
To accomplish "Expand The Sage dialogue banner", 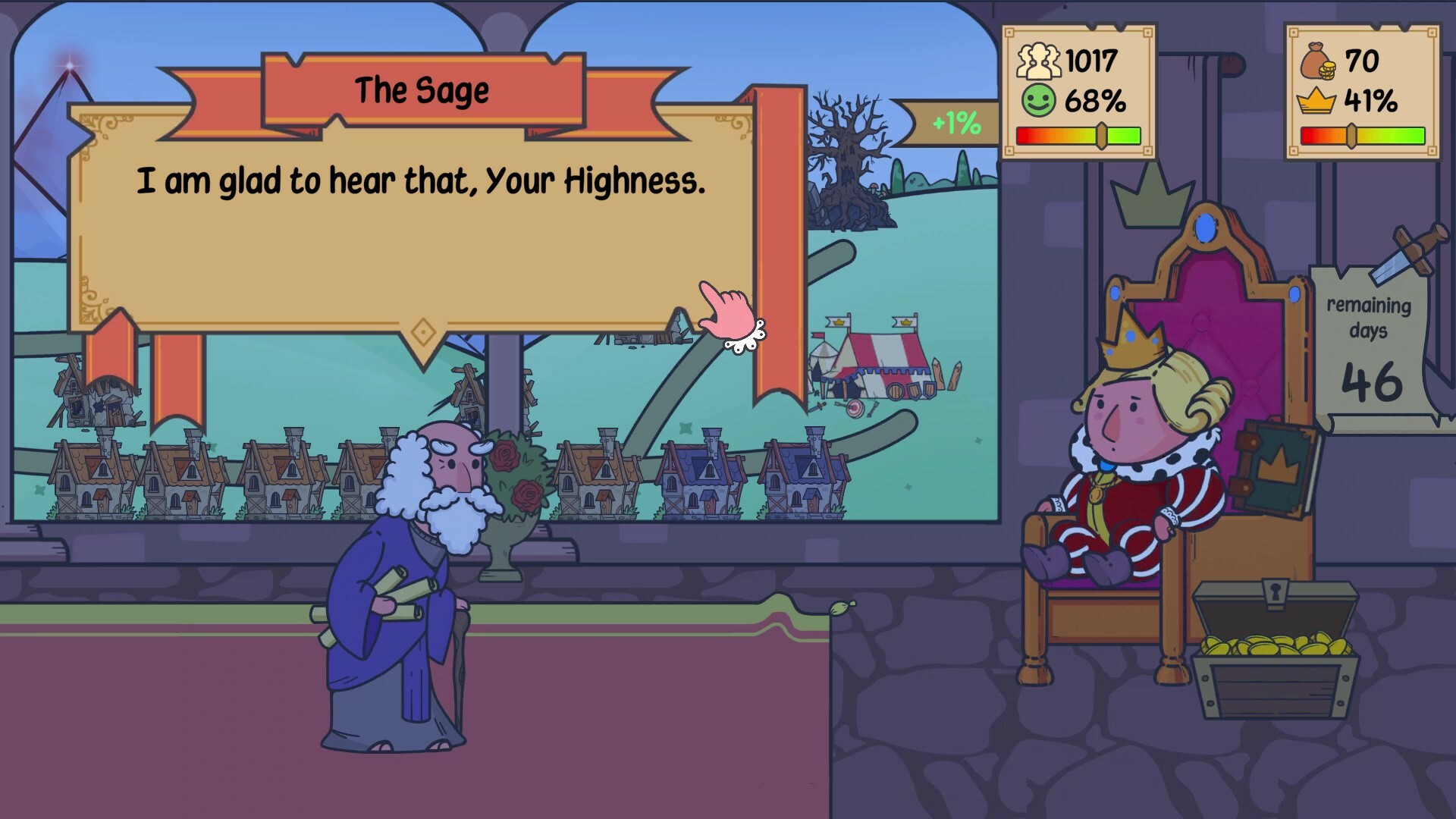I will click(422, 89).
